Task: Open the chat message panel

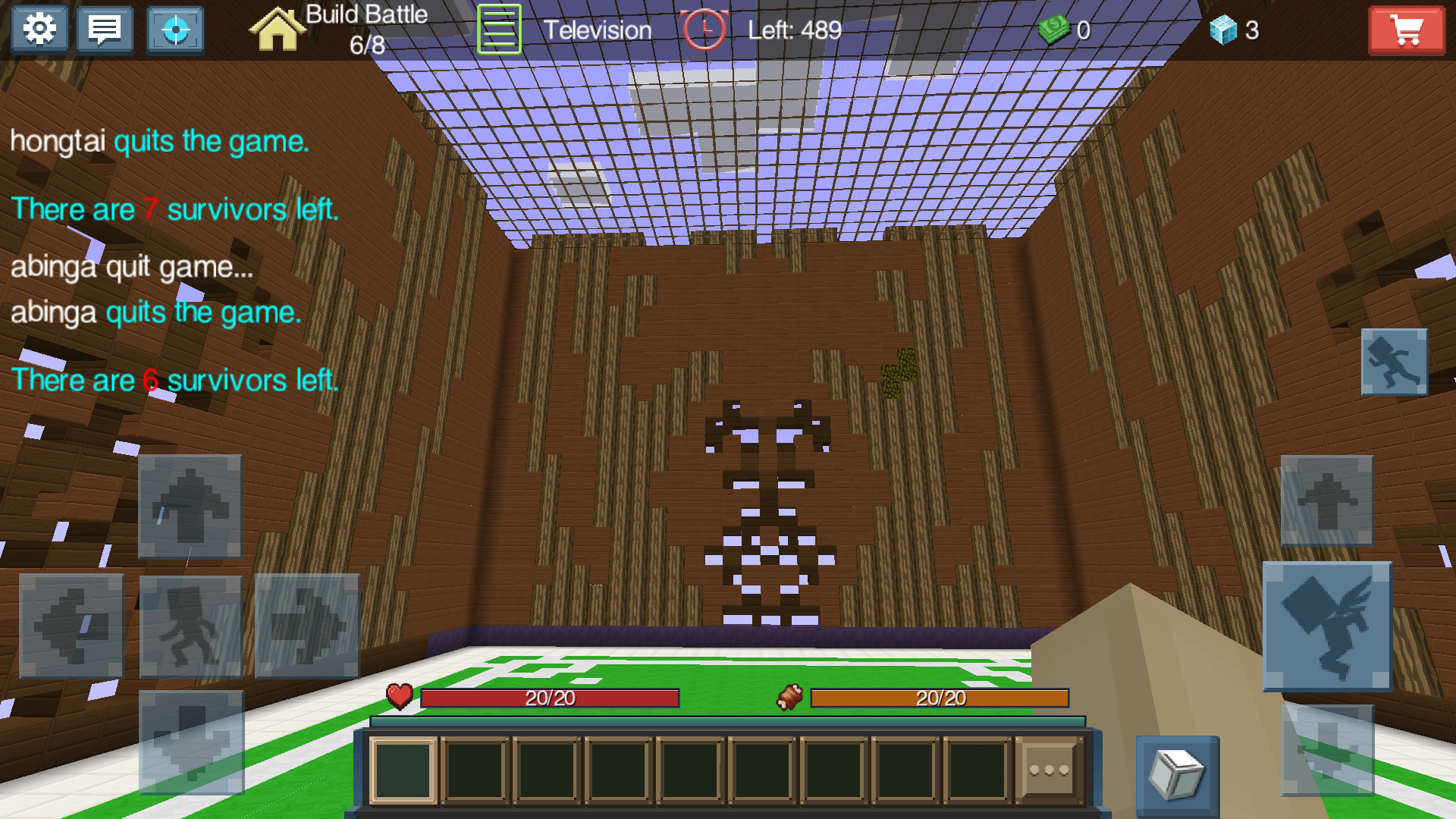Action: point(105,29)
